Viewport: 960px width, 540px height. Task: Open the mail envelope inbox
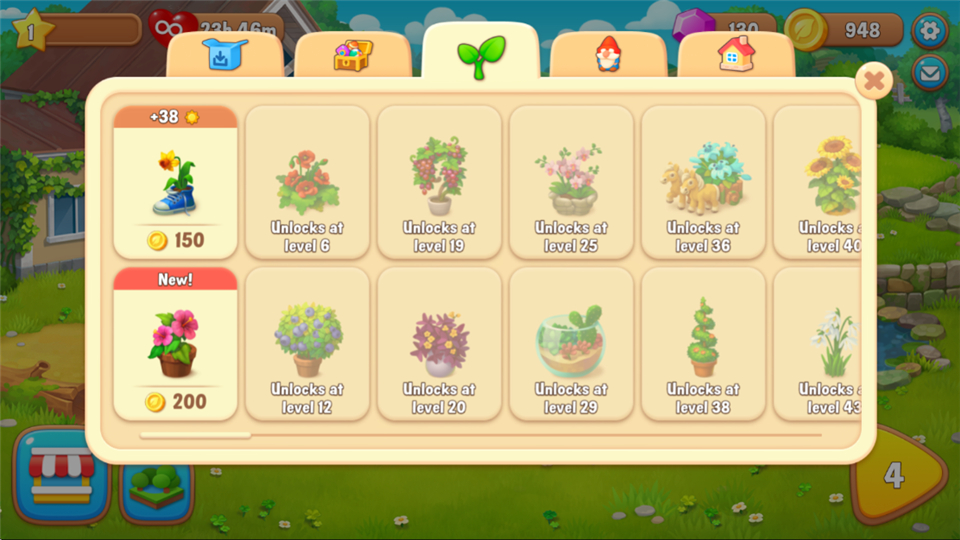(931, 73)
